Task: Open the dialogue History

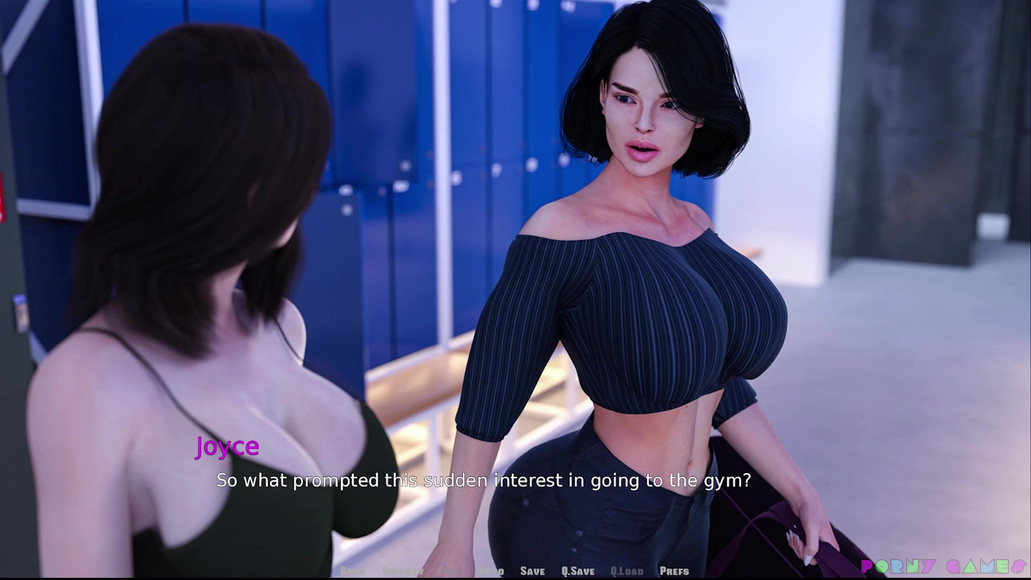Action: tap(400, 571)
